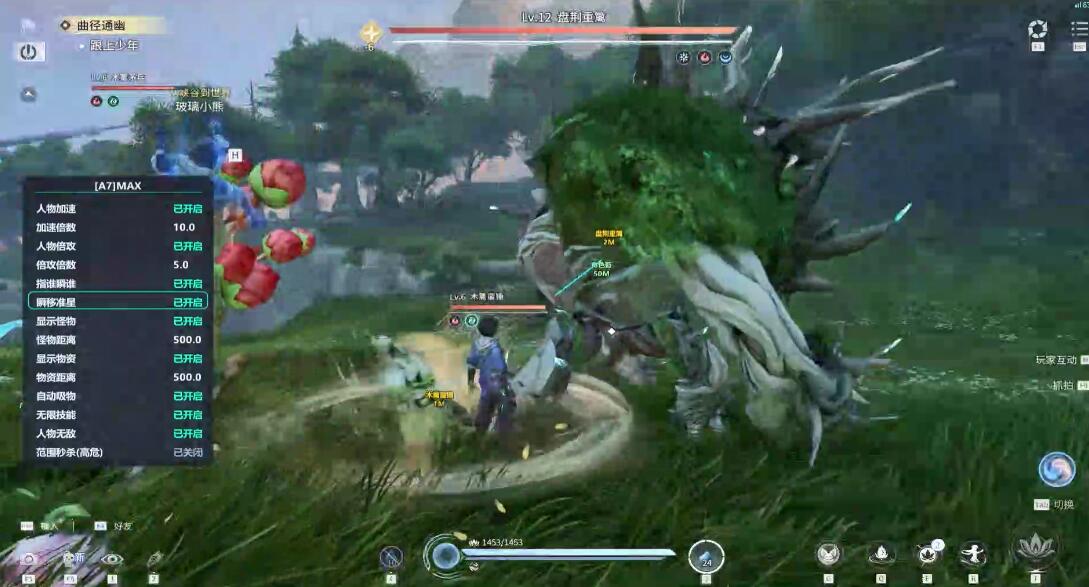Select the highlighted 瞬移准星 row
This screenshot has height=587, width=1089.
[118, 302]
